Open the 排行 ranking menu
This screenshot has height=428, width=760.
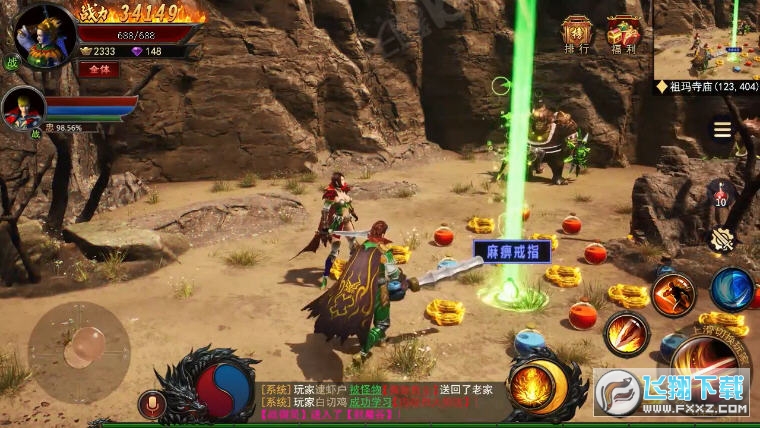pos(577,35)
